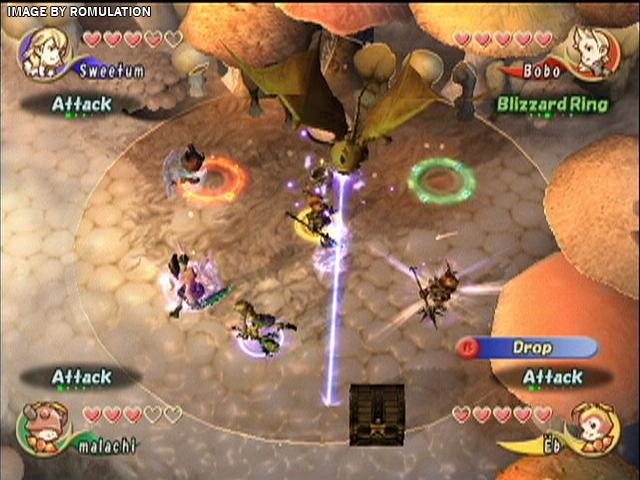Click Bobo's character portrait
Viewport: 640px width, 480px height.
(x=596, y=50)
